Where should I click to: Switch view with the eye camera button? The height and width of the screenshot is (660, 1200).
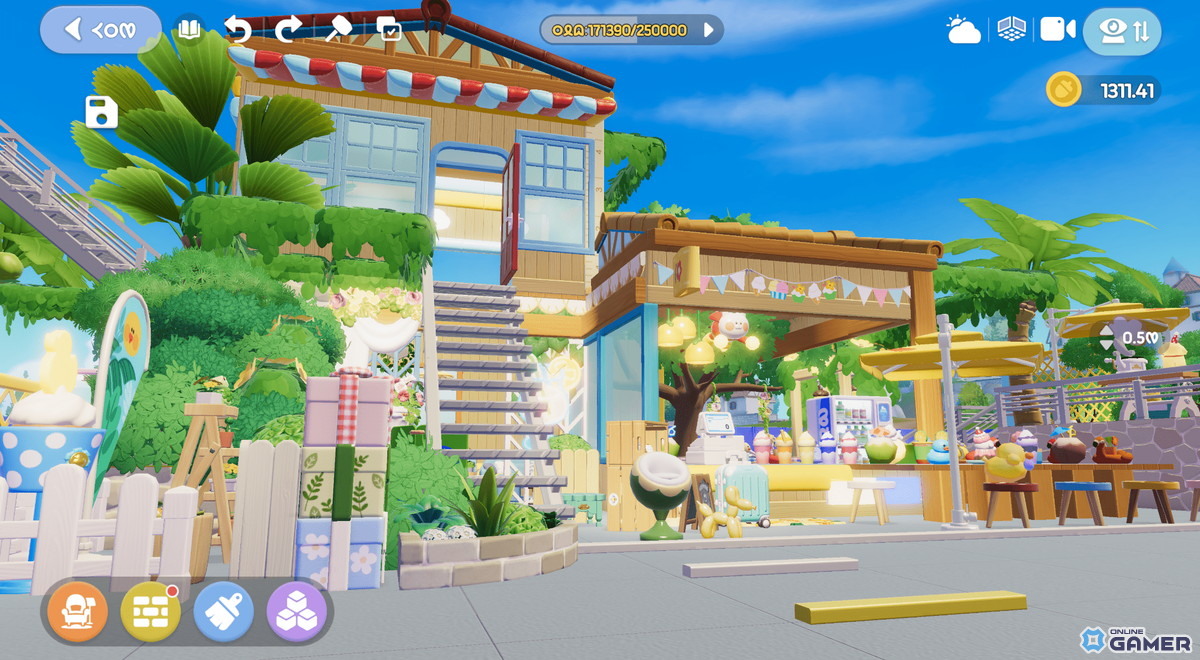point(1122,30)
